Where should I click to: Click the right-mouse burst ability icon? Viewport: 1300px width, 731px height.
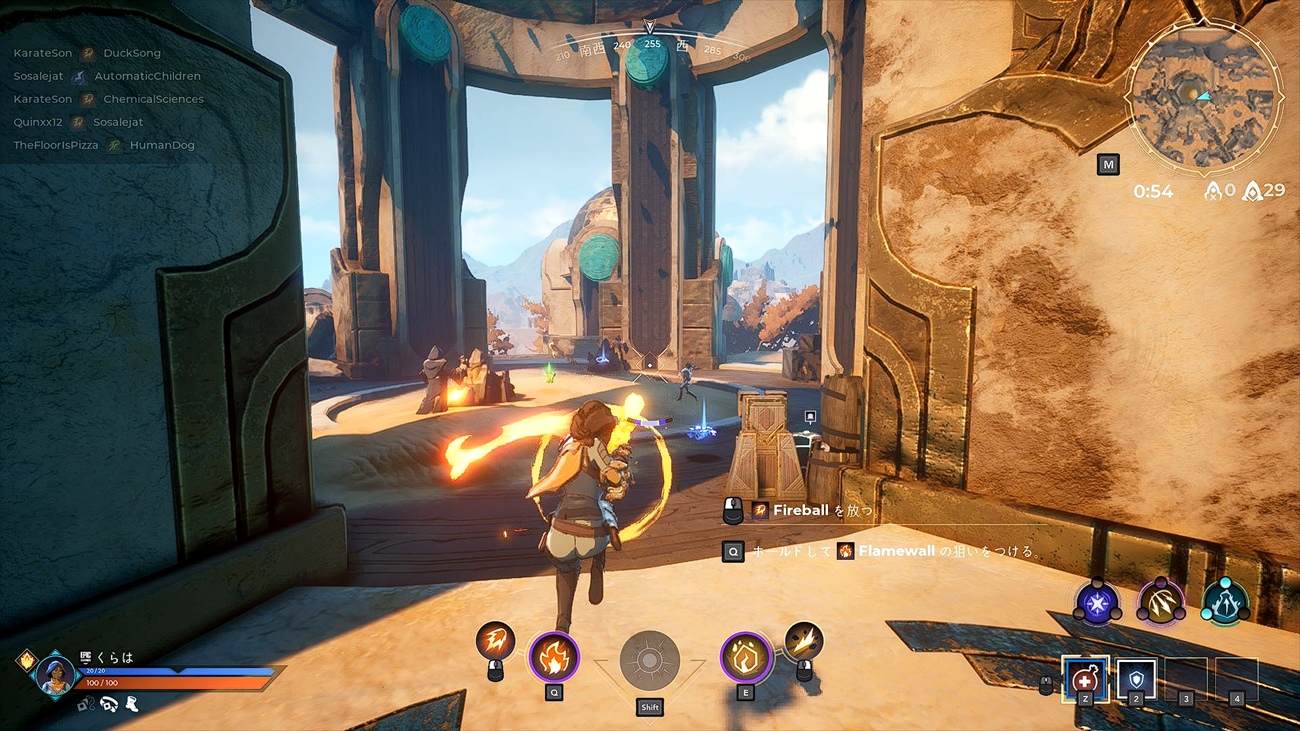tap(805, 640)
